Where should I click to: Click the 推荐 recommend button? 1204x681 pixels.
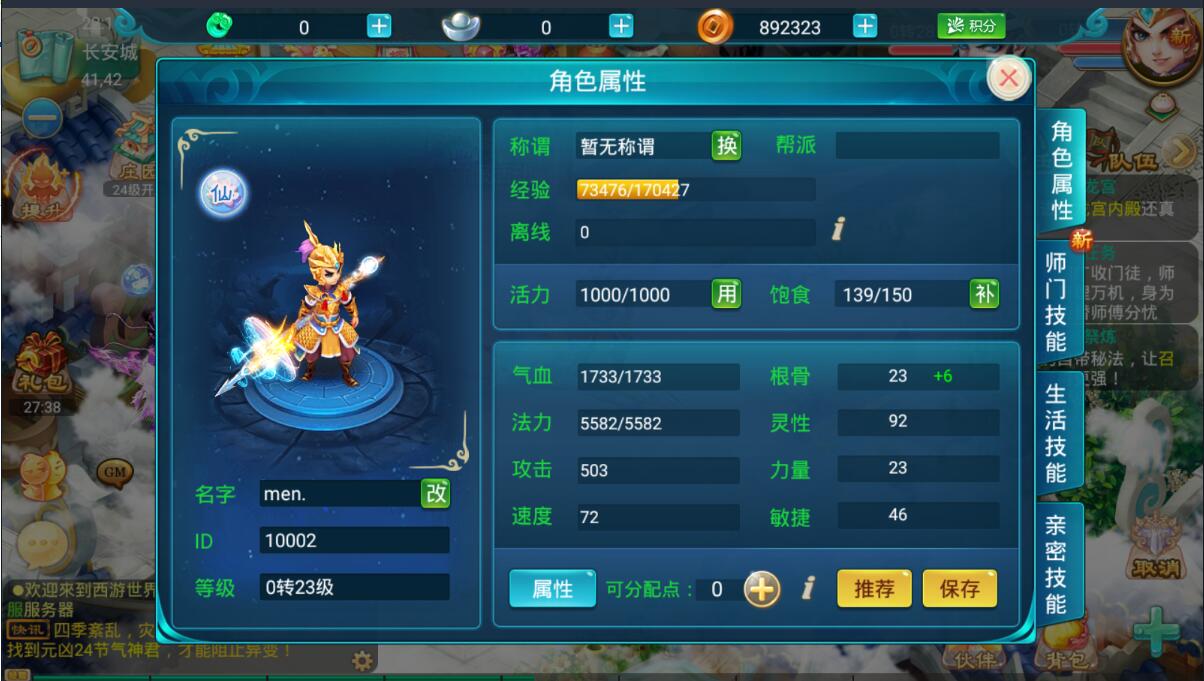tap(874, 589)
